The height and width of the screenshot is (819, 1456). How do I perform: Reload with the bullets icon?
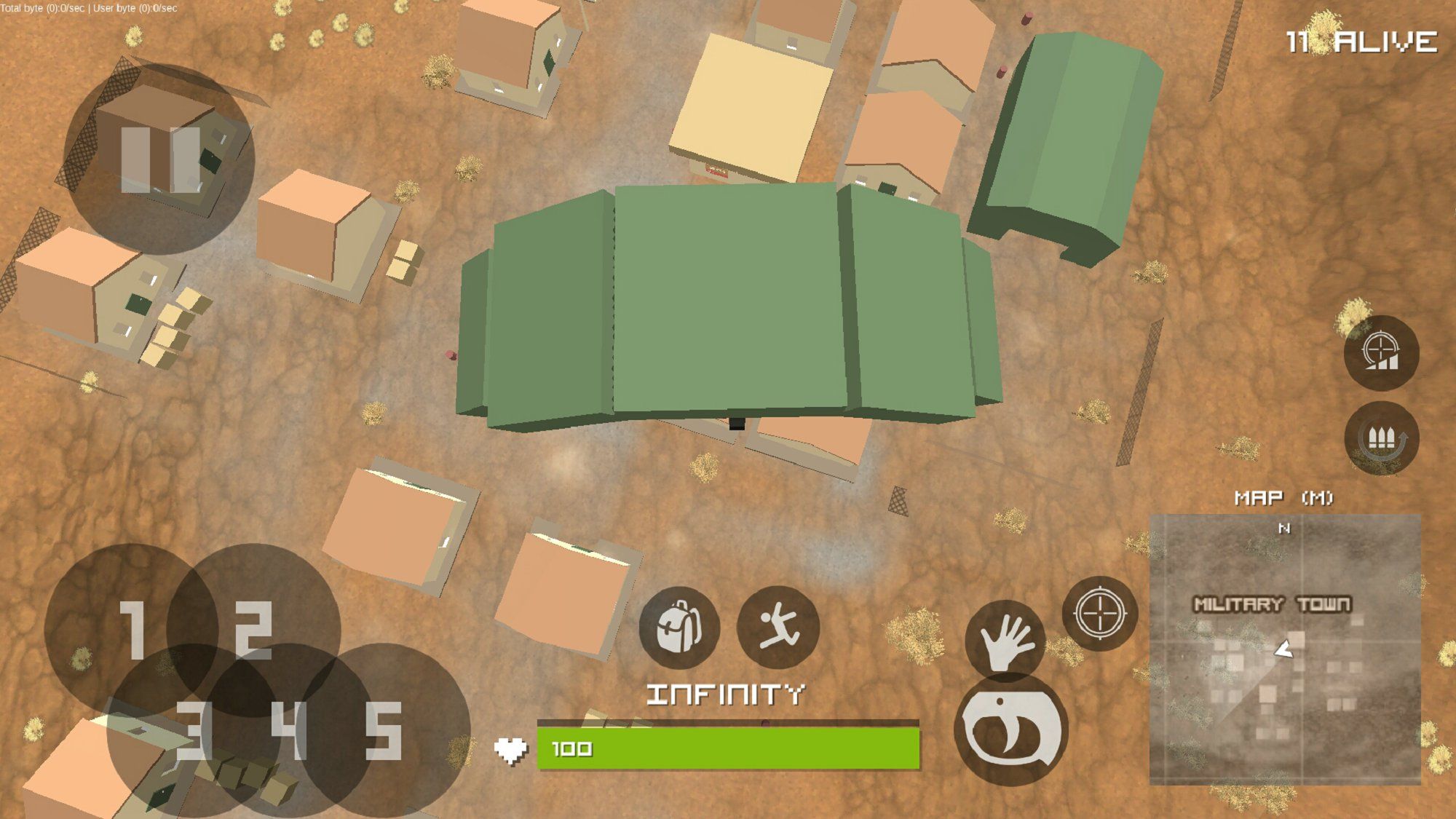pyautogui.click(x=1381, y=438)
